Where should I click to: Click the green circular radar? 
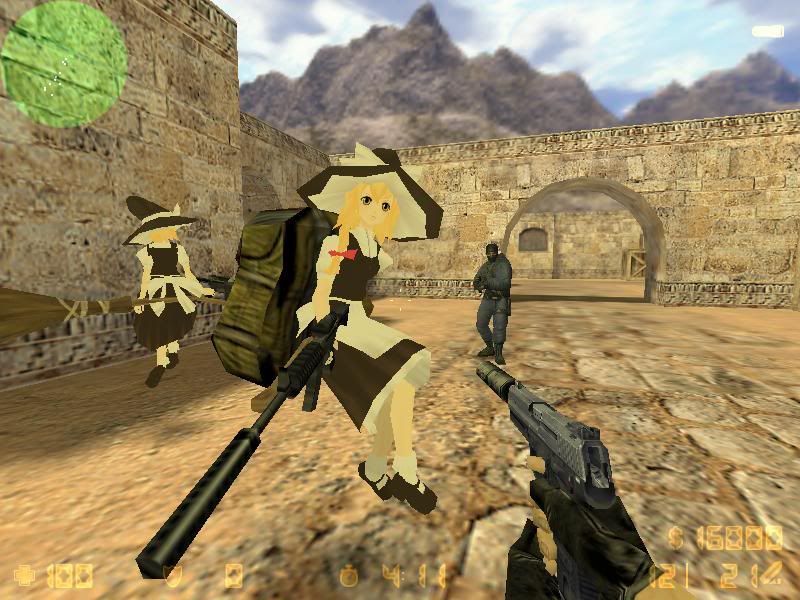64,63
